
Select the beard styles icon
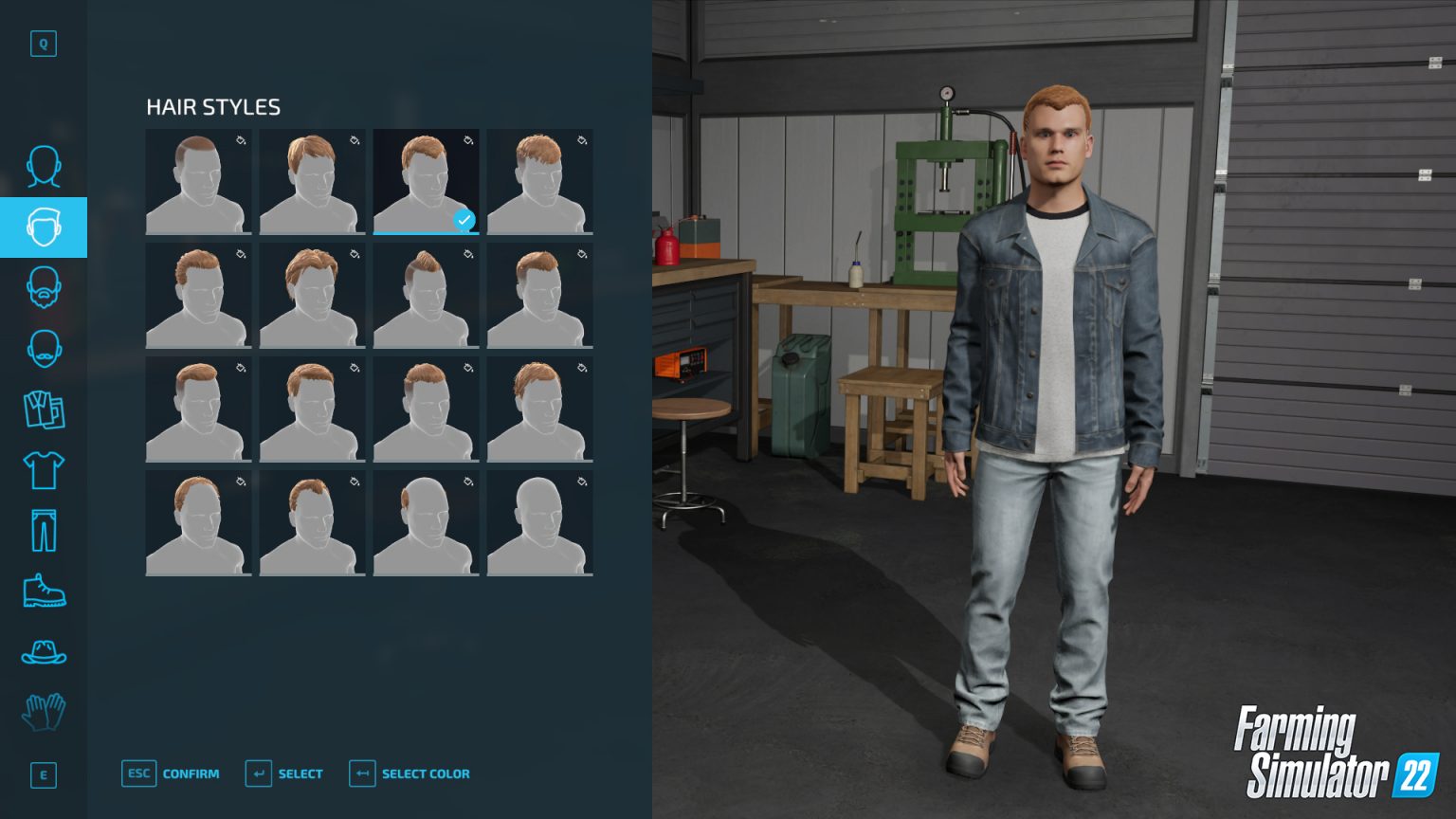pos(43,288)
